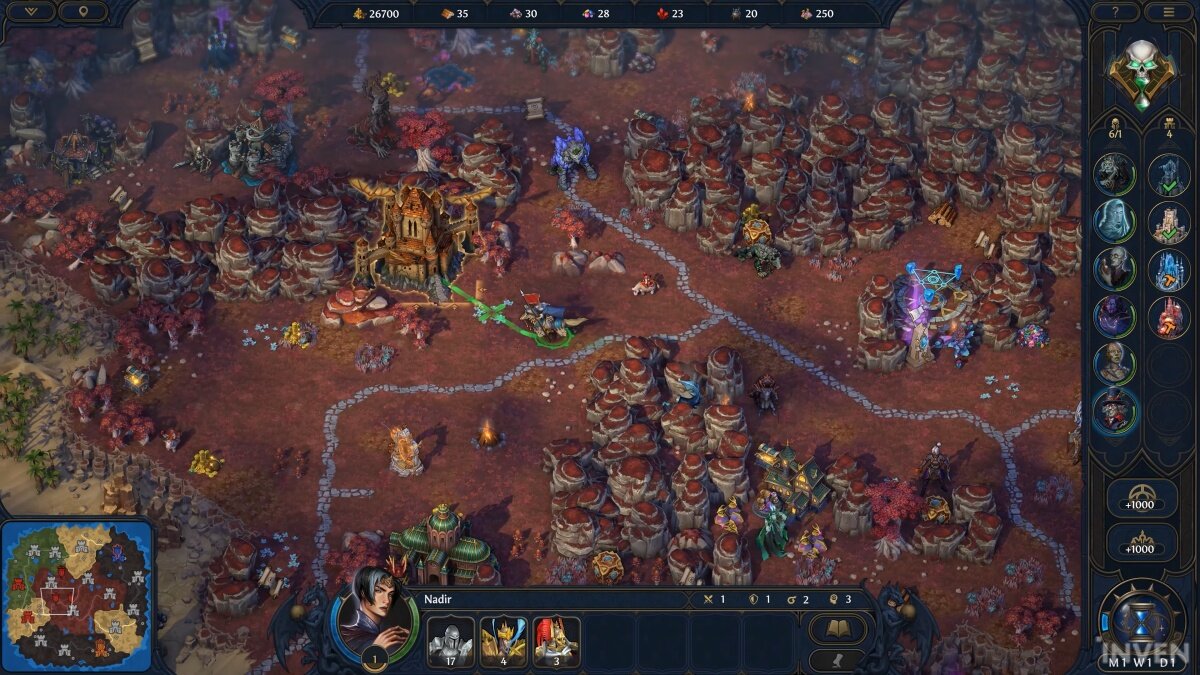Select the golden winged unit stack of 4

[503, 641]
